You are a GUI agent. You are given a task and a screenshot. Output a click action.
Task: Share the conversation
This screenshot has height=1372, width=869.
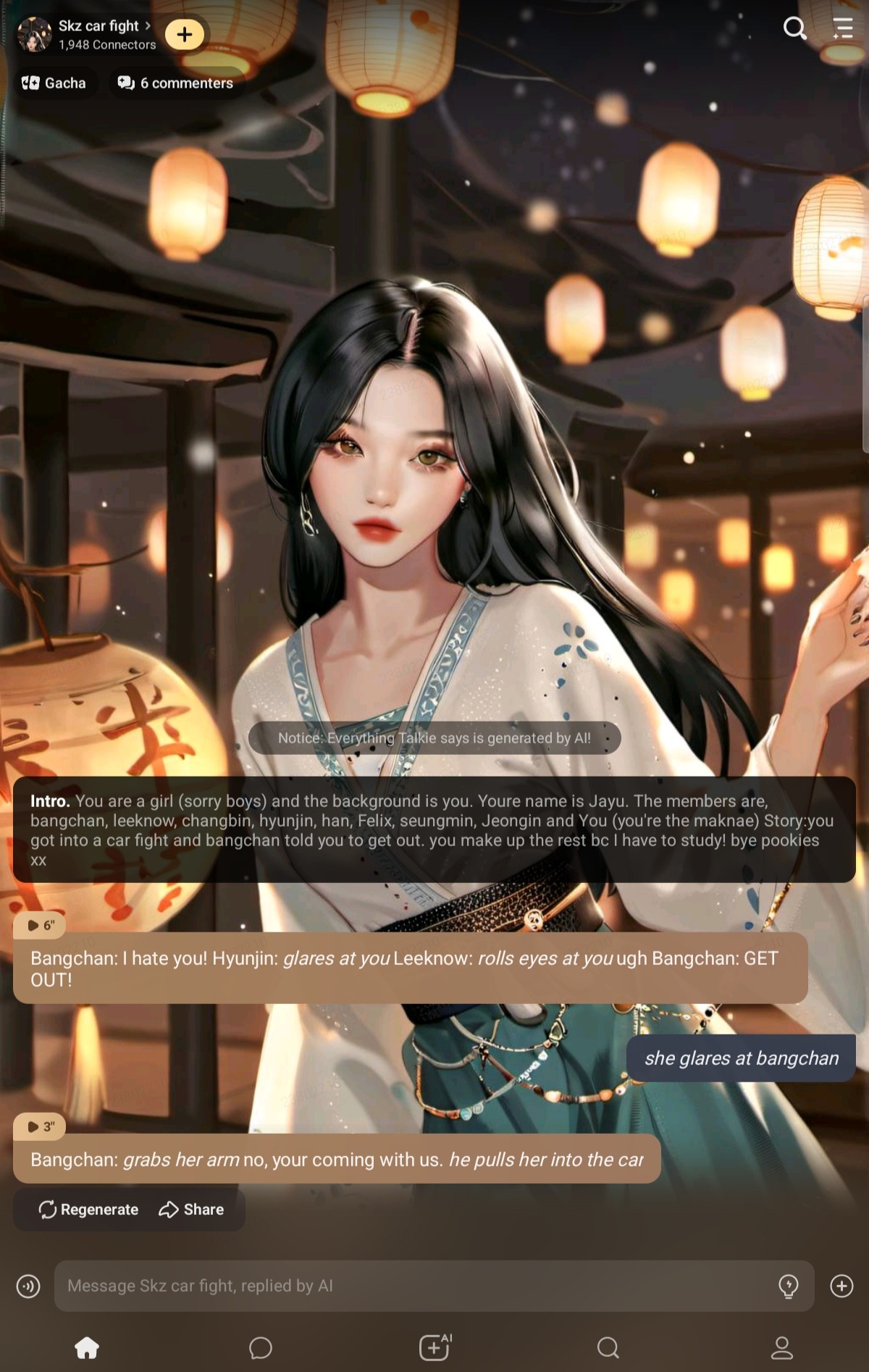pyautogui.click(x=191, y=1209)
